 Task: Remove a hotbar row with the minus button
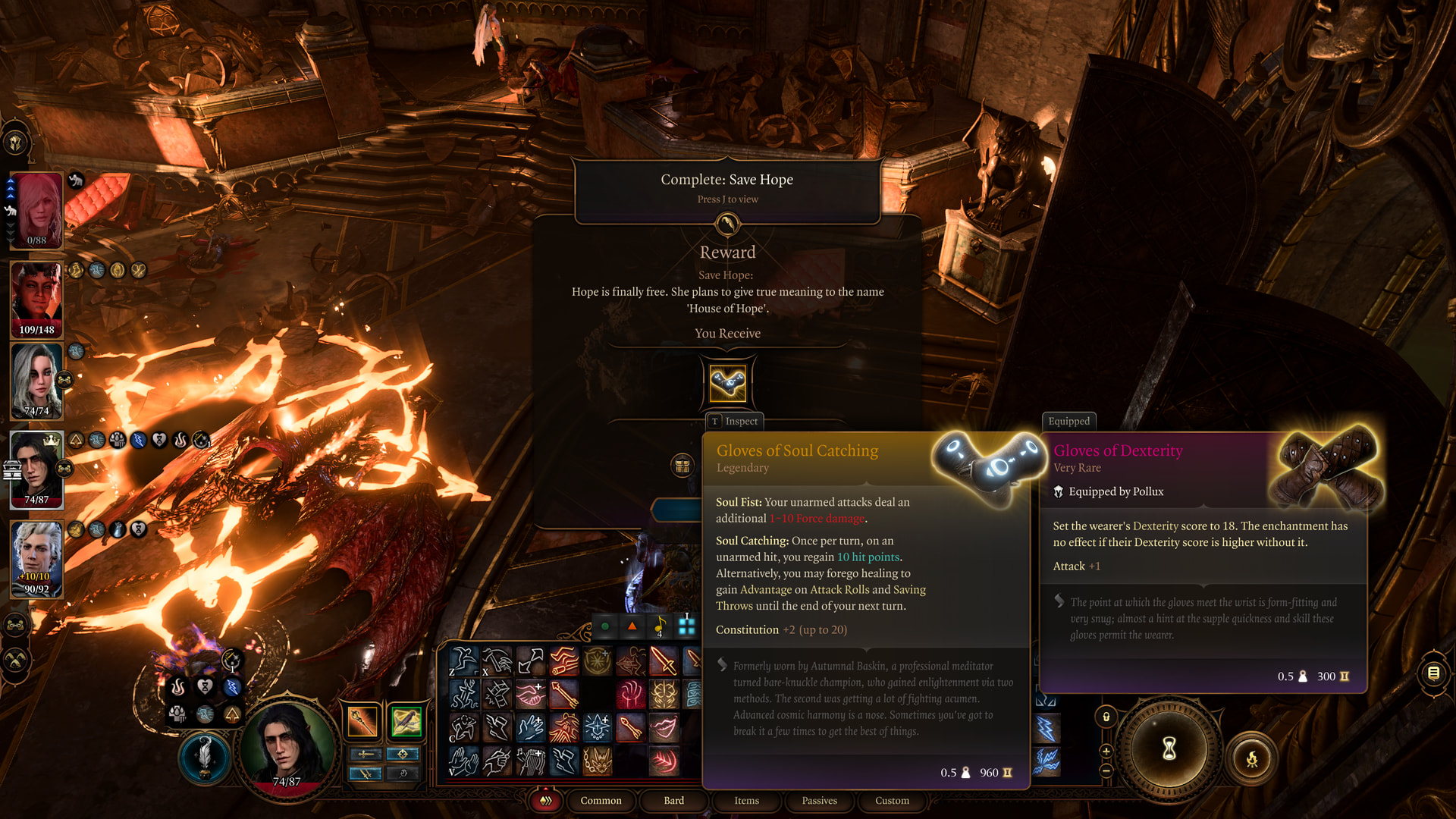(1106, 770)
